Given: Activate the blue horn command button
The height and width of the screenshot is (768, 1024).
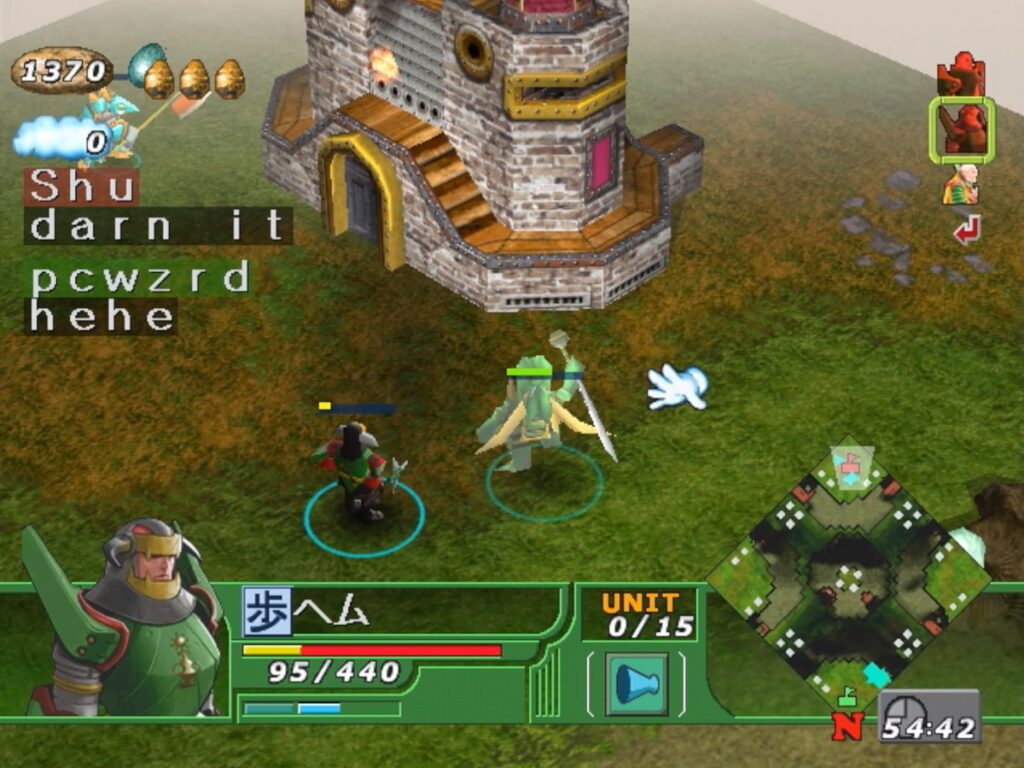Looking at the screenshot, I should [636, 684].
